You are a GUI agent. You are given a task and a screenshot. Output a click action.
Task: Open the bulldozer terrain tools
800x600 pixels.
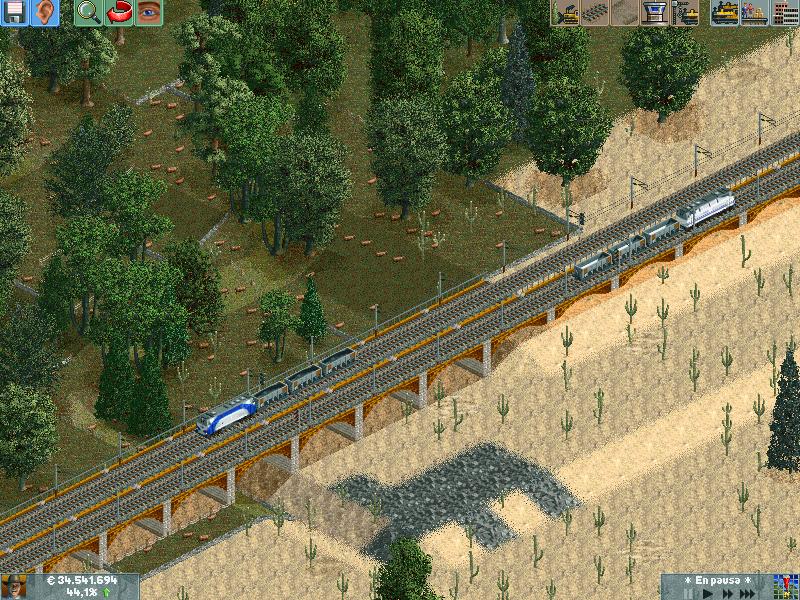(x=565, y=12)
